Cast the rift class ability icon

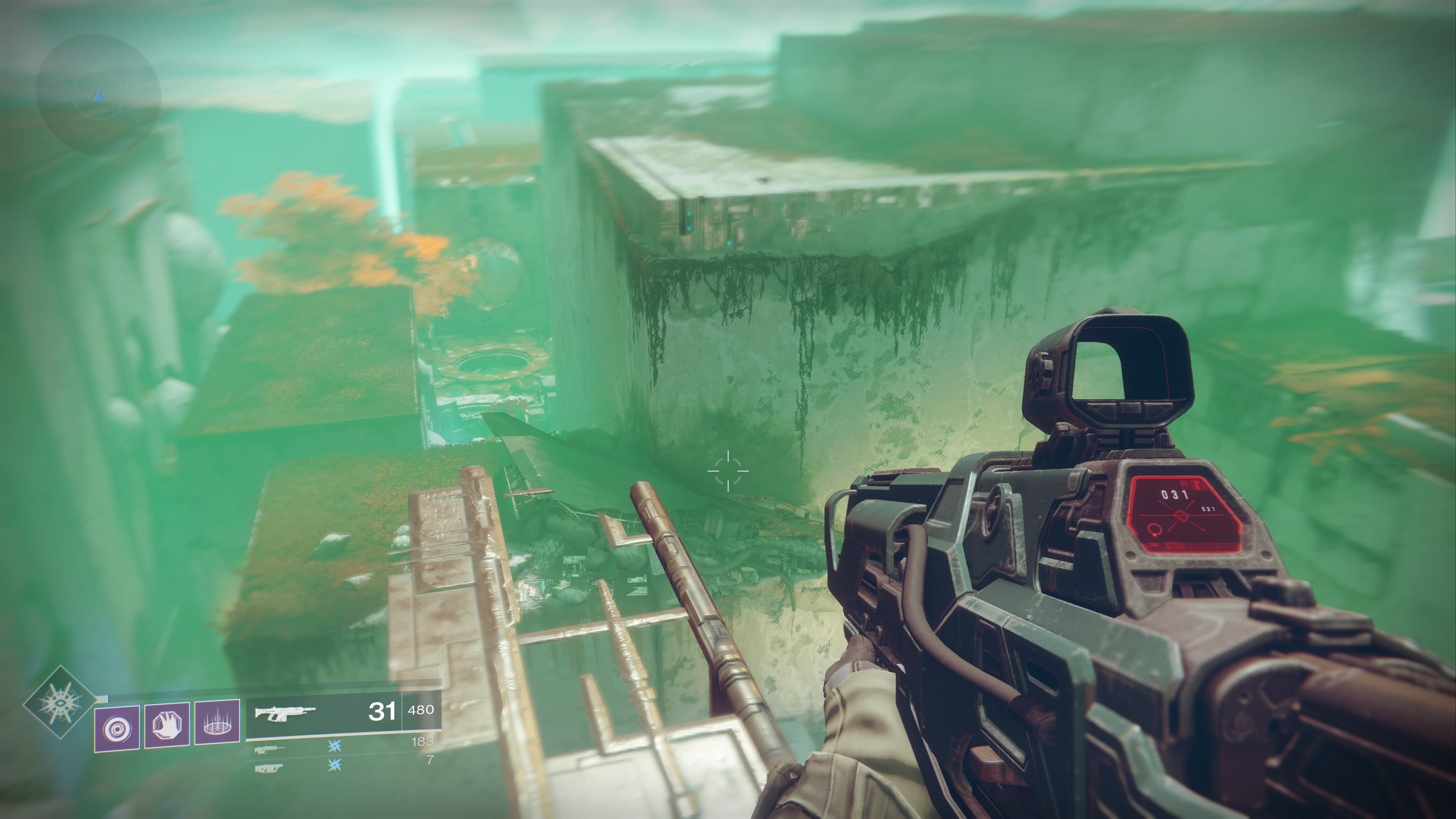tap(217, 723)
